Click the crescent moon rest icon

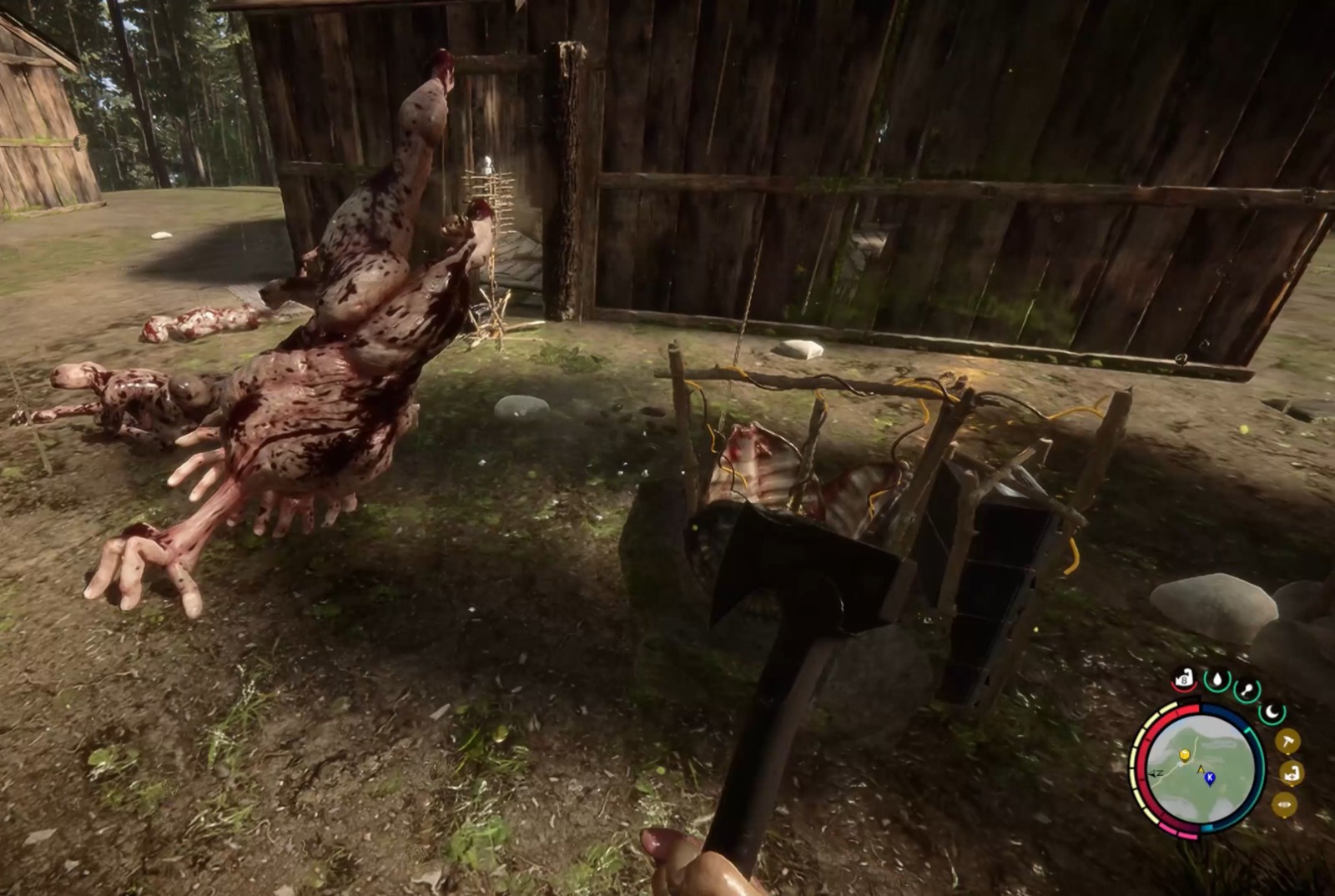point(1272,712)
